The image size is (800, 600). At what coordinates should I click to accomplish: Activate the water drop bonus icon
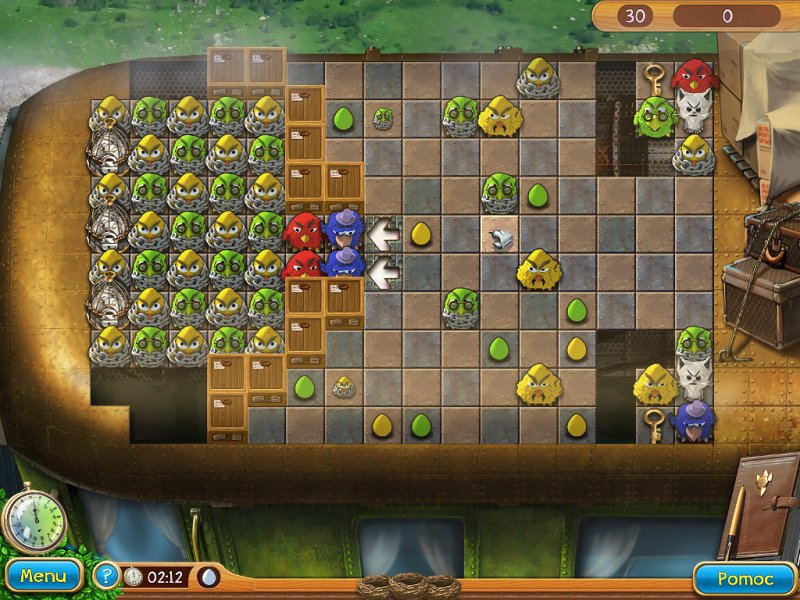[209, 577]
